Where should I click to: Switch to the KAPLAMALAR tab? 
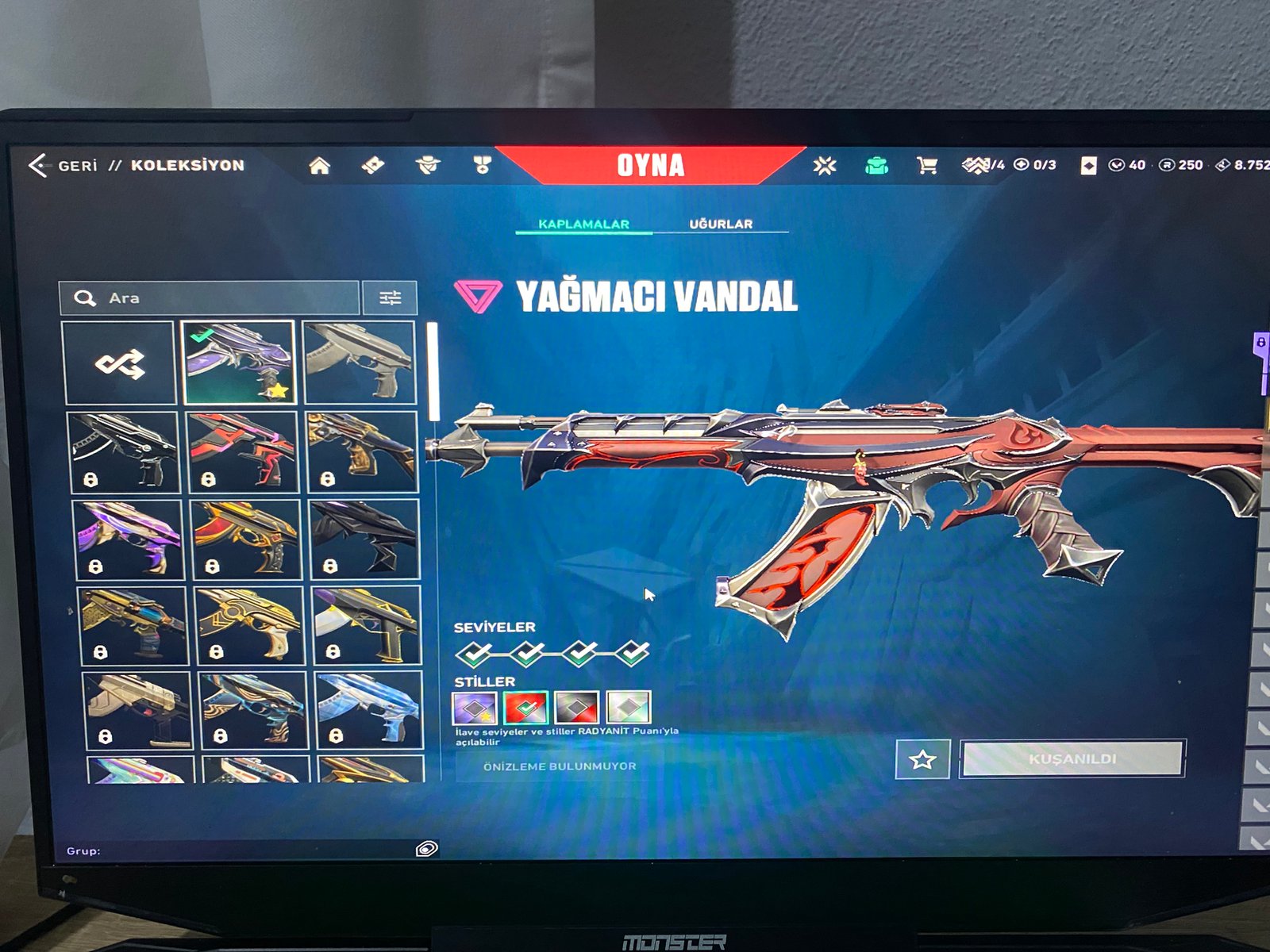[x=583, y=224]
